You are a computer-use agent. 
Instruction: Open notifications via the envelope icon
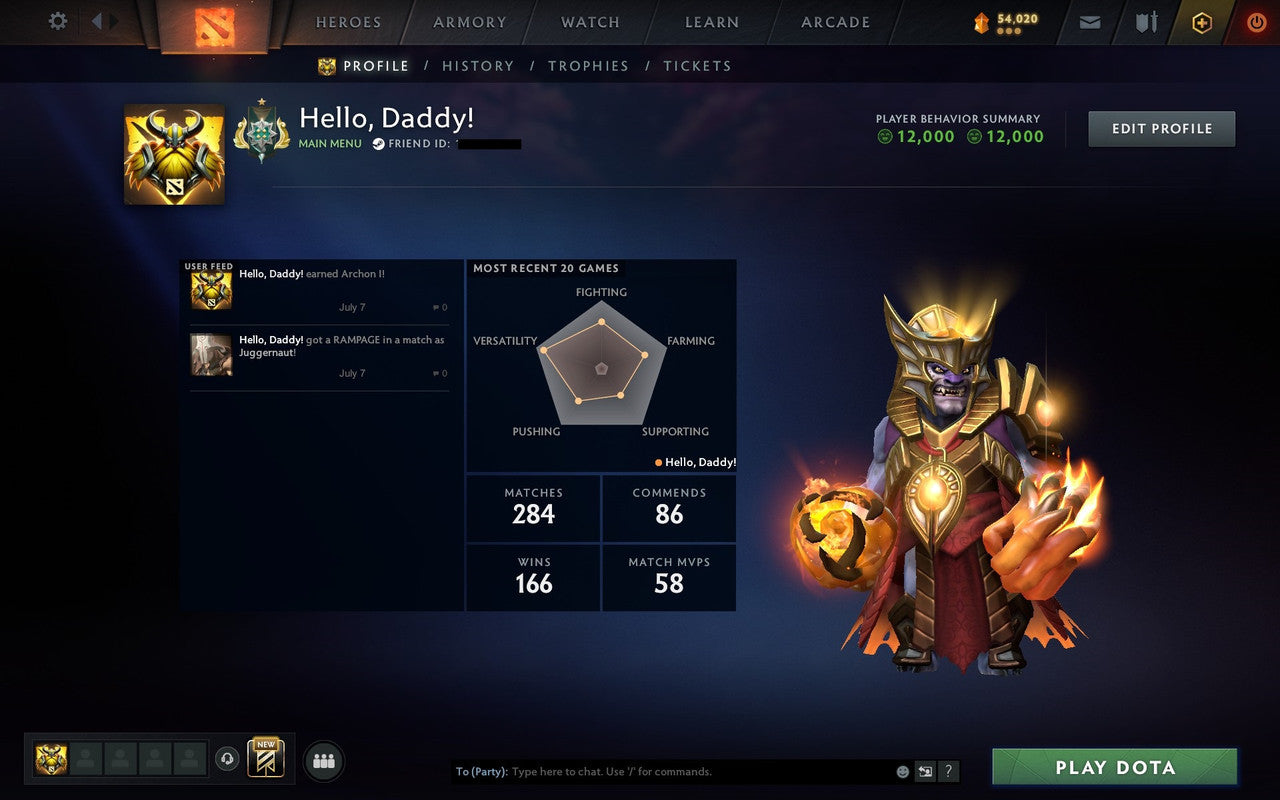tap(1089, 21)
